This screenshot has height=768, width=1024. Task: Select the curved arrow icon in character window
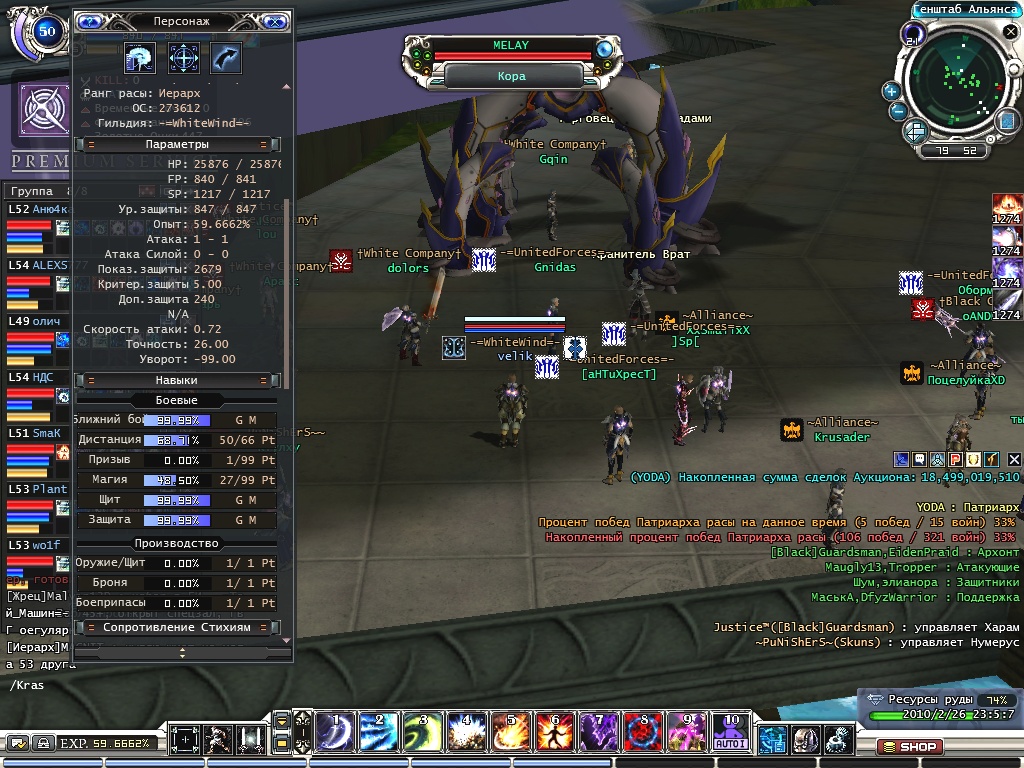point(226,57)
